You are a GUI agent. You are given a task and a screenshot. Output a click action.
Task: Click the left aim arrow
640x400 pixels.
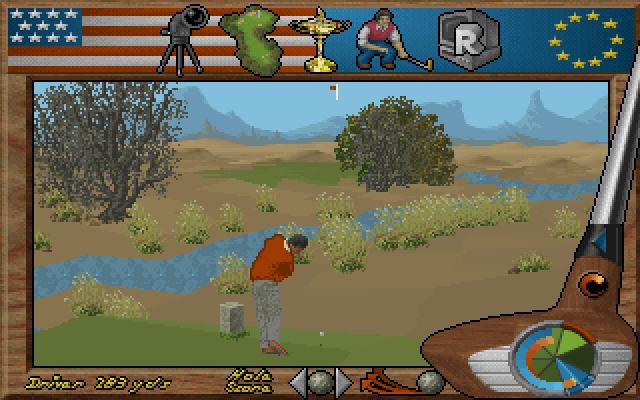point(297,382)
